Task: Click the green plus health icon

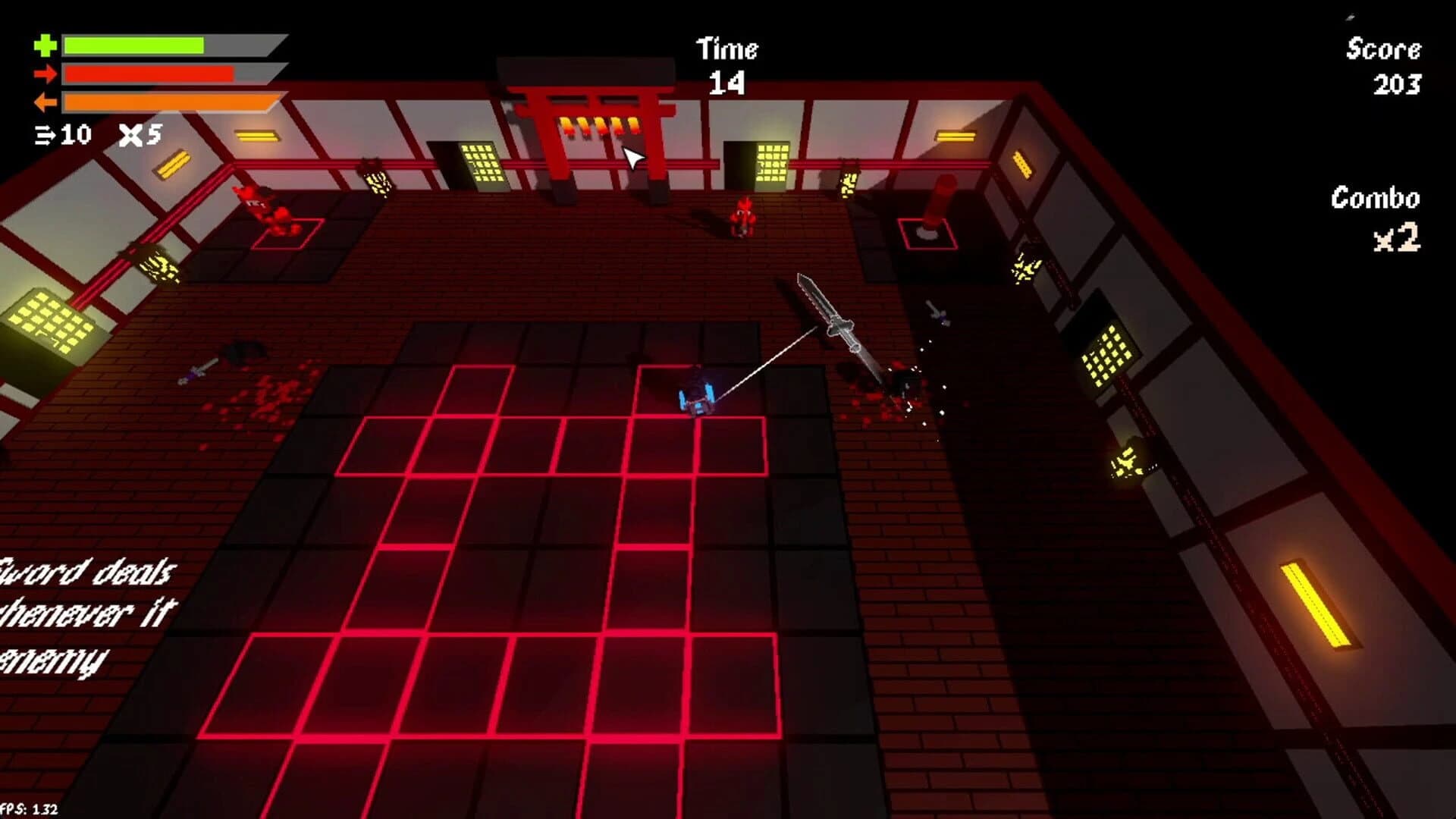Action: click(45, 44)
